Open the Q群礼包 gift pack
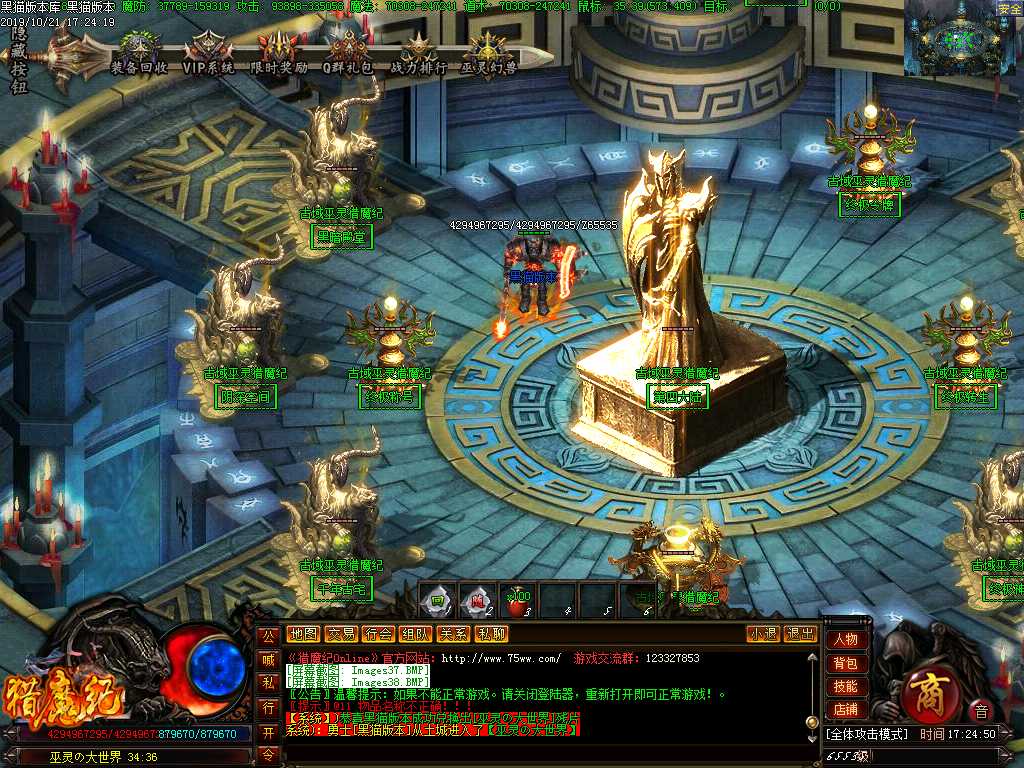The width and height of the screenshot is (1024, 768). (347, 53)
